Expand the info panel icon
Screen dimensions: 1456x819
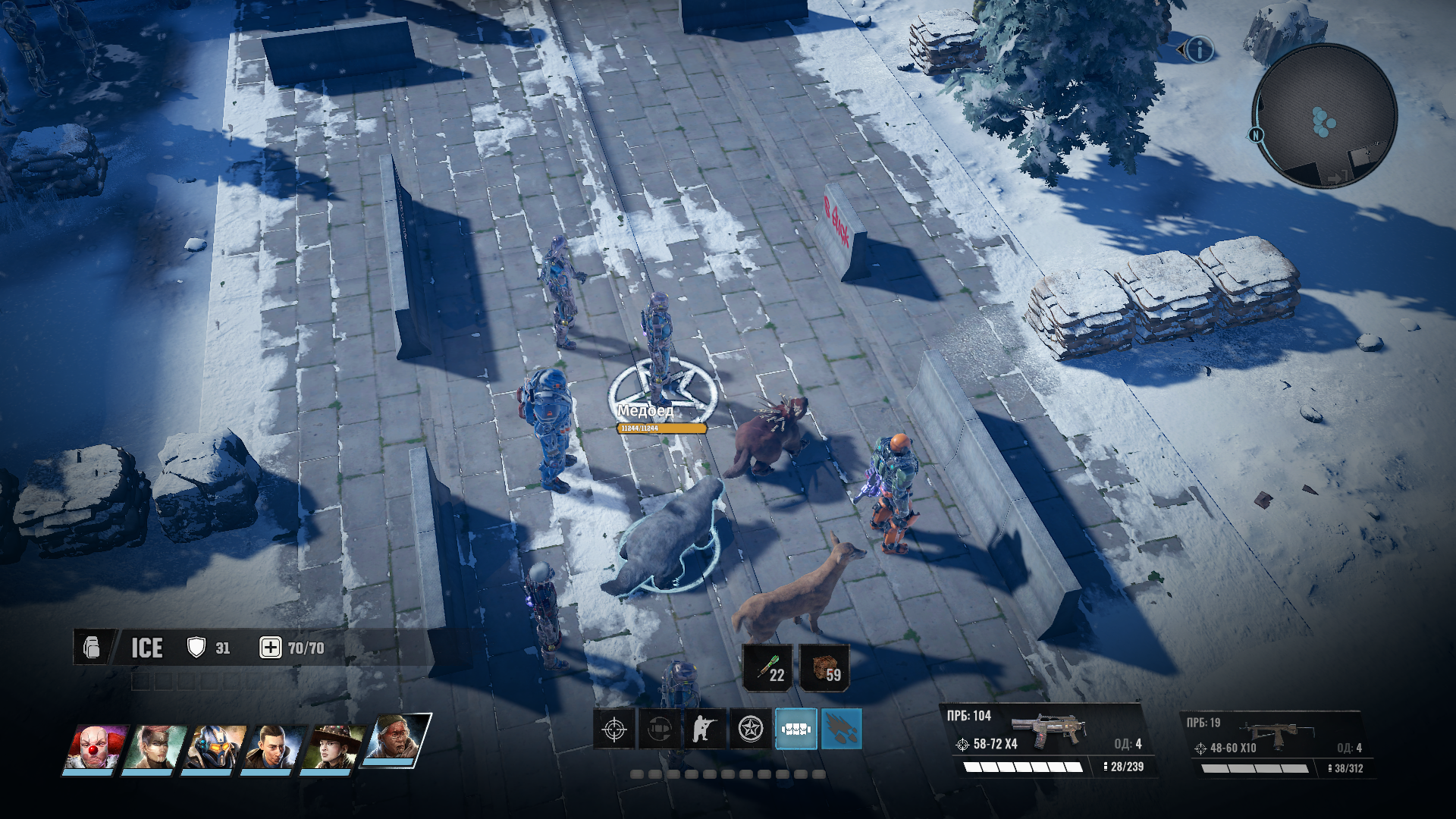pyautogui.click(x=1199, y=50)
